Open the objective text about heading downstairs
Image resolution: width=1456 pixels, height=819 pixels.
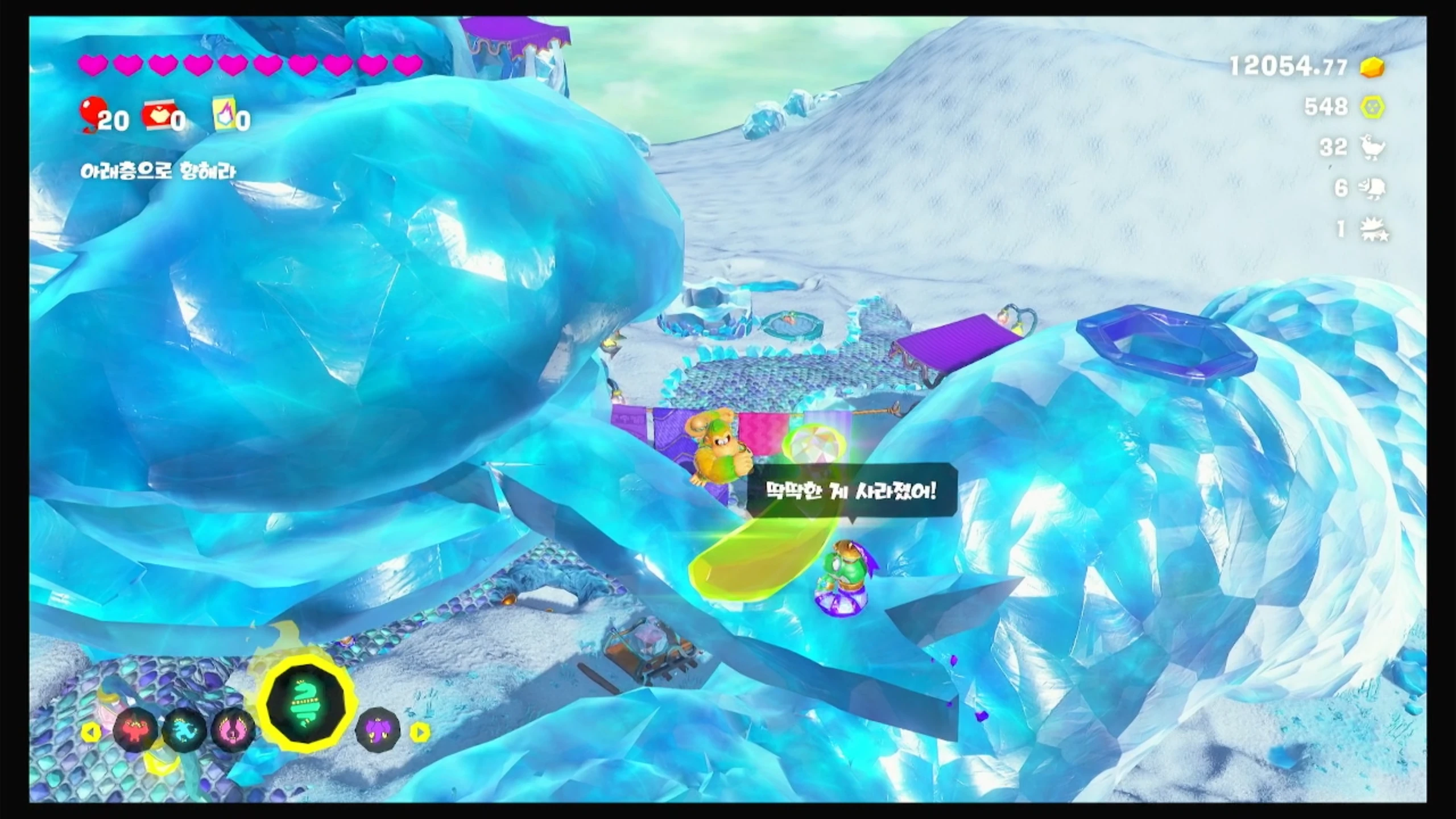pyautogui.click(x=158, y=171)
